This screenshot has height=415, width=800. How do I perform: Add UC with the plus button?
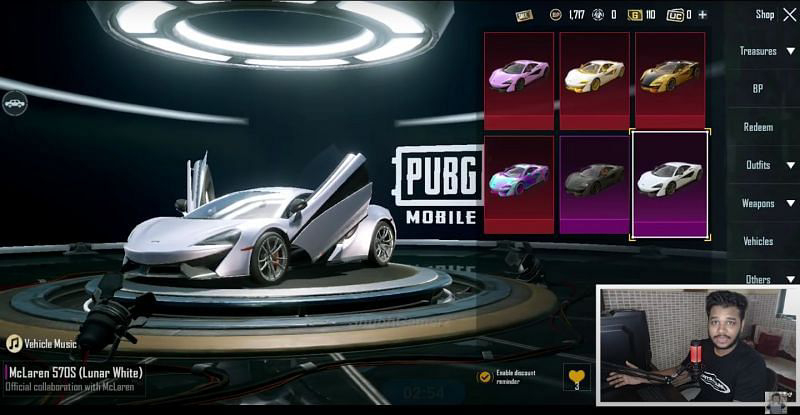(x=702, y=15)
